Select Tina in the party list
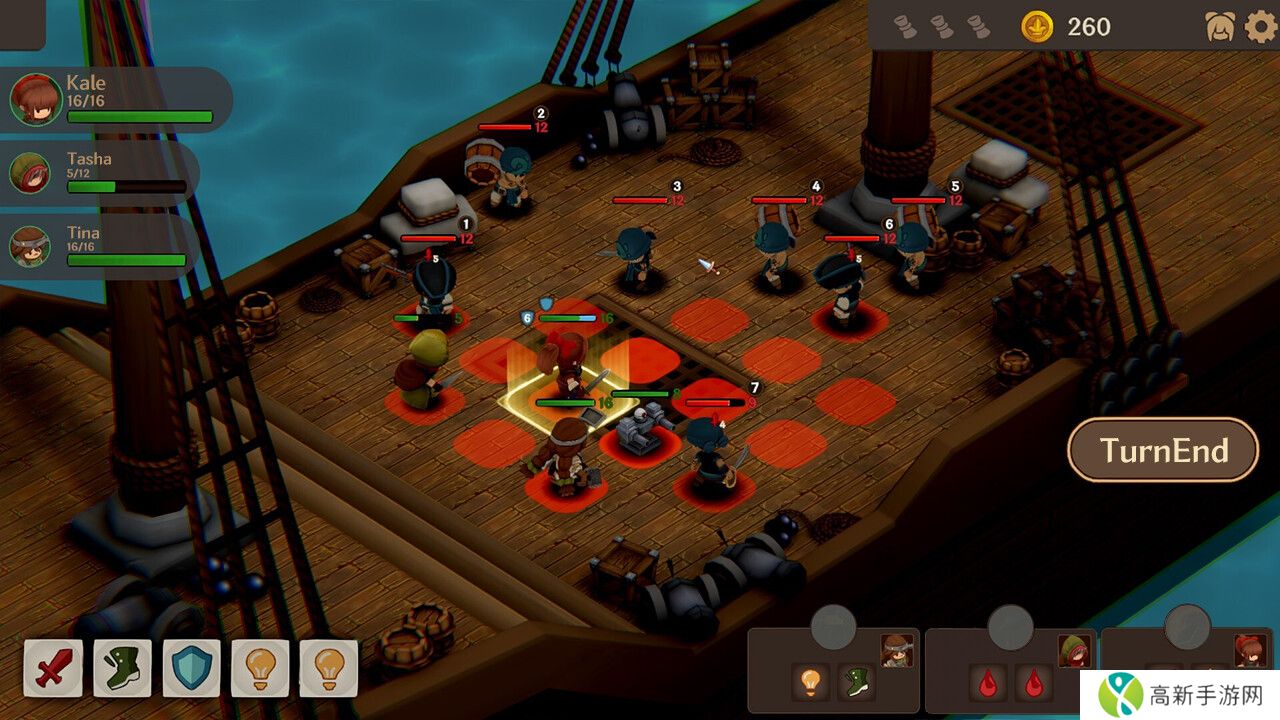This screenshot has height=720, width=1280. click(x=98, y=246)
